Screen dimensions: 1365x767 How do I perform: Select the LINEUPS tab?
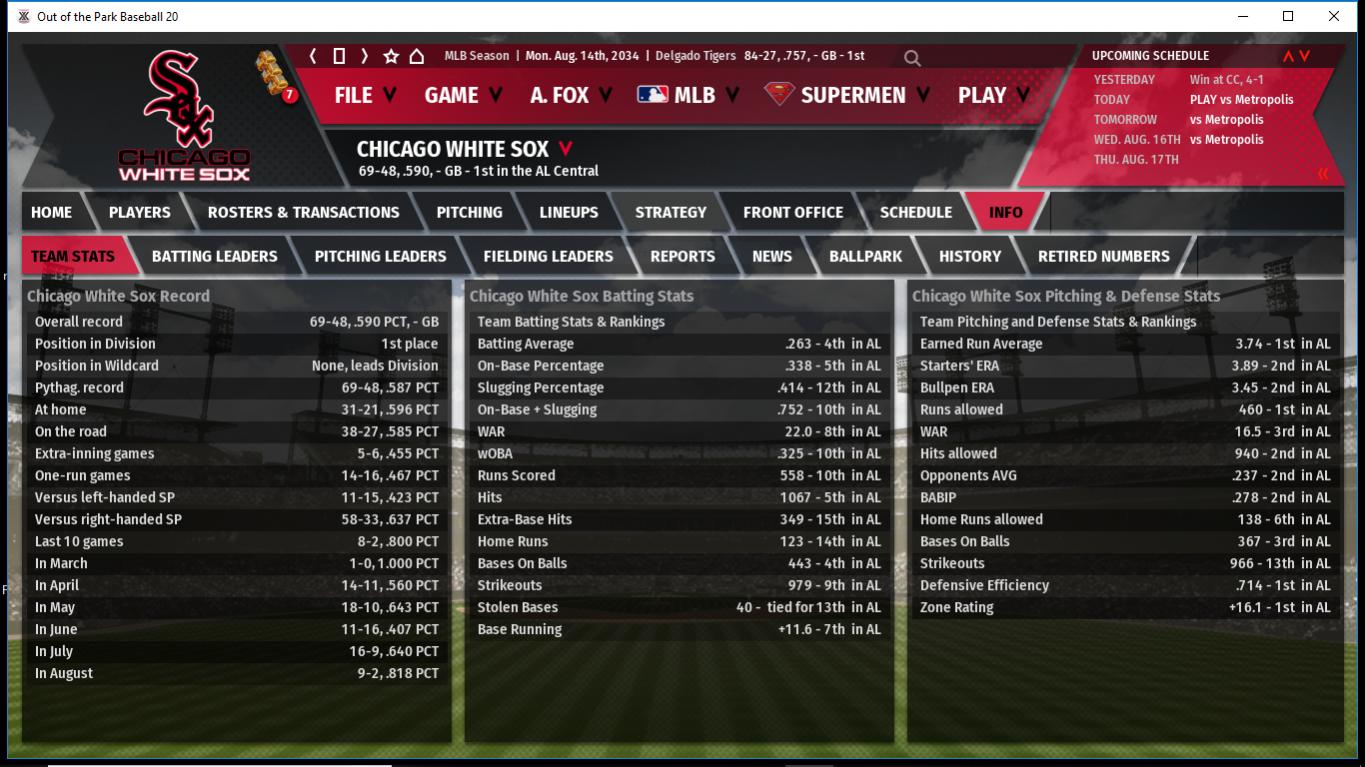[568, 212]
